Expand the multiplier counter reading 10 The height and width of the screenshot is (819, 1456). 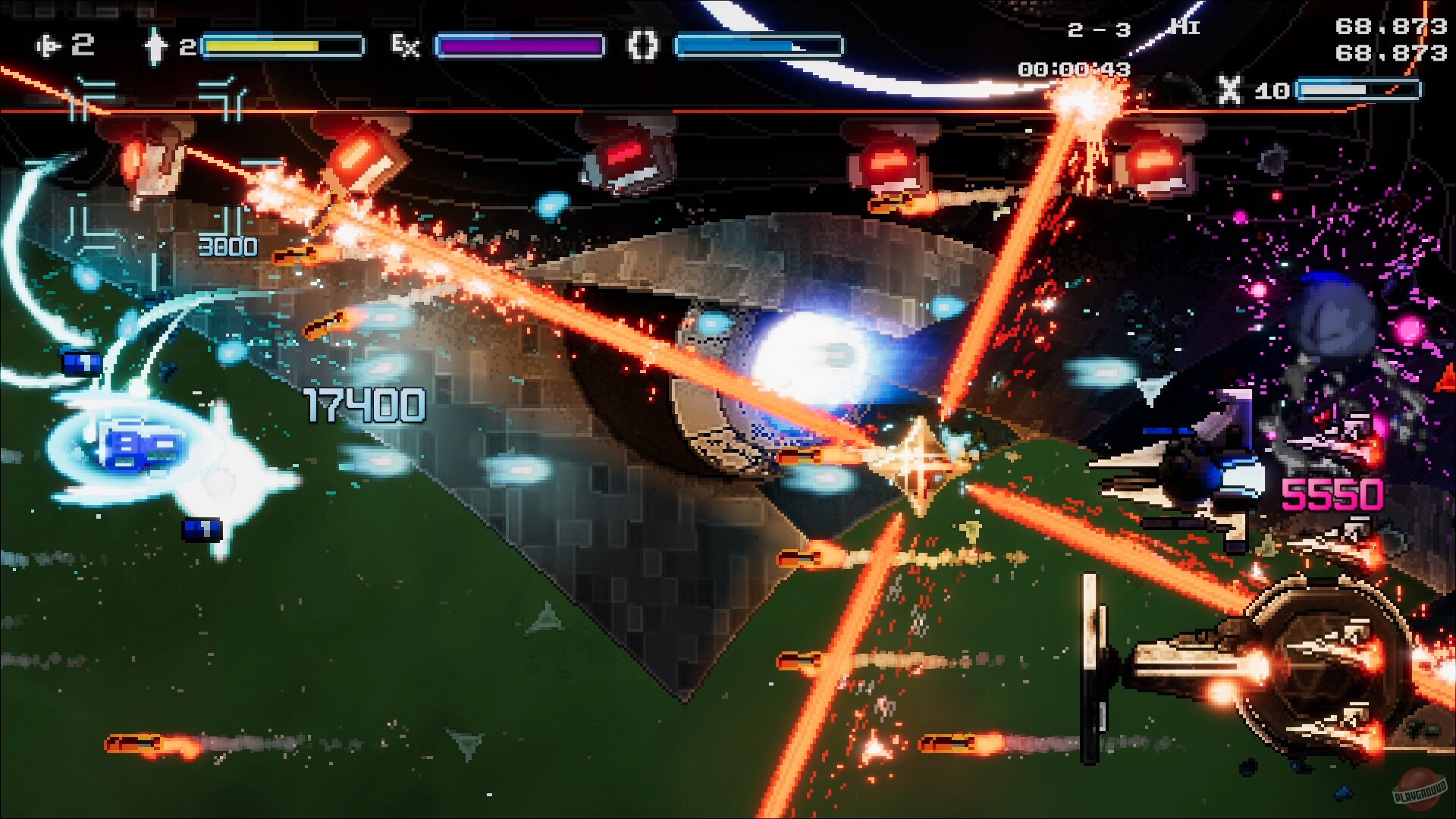[x=1274, y=91]
